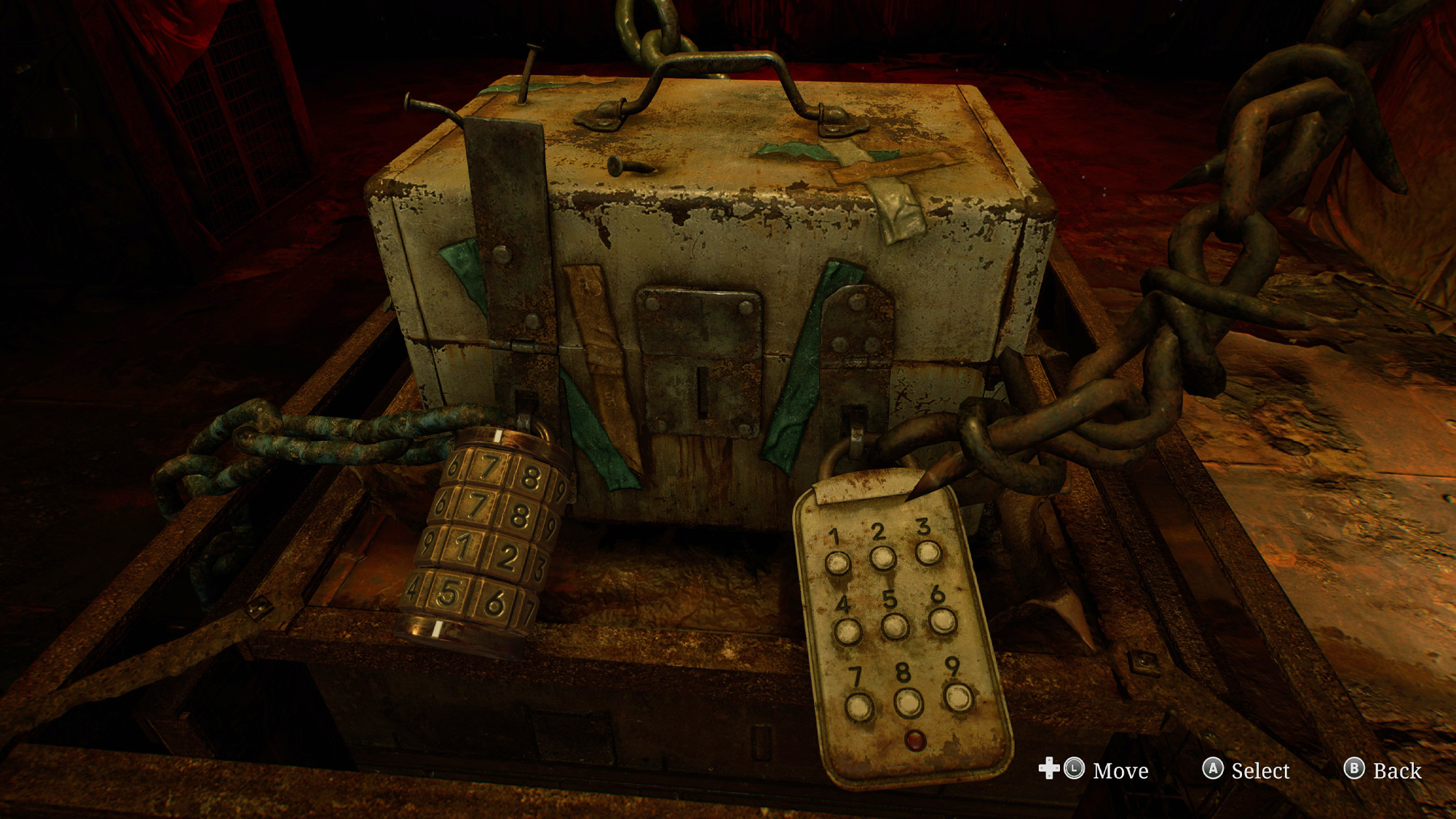Push keypad lock button 8
The height and width of the screenshot is (819, 1456).
pos(908,703)
